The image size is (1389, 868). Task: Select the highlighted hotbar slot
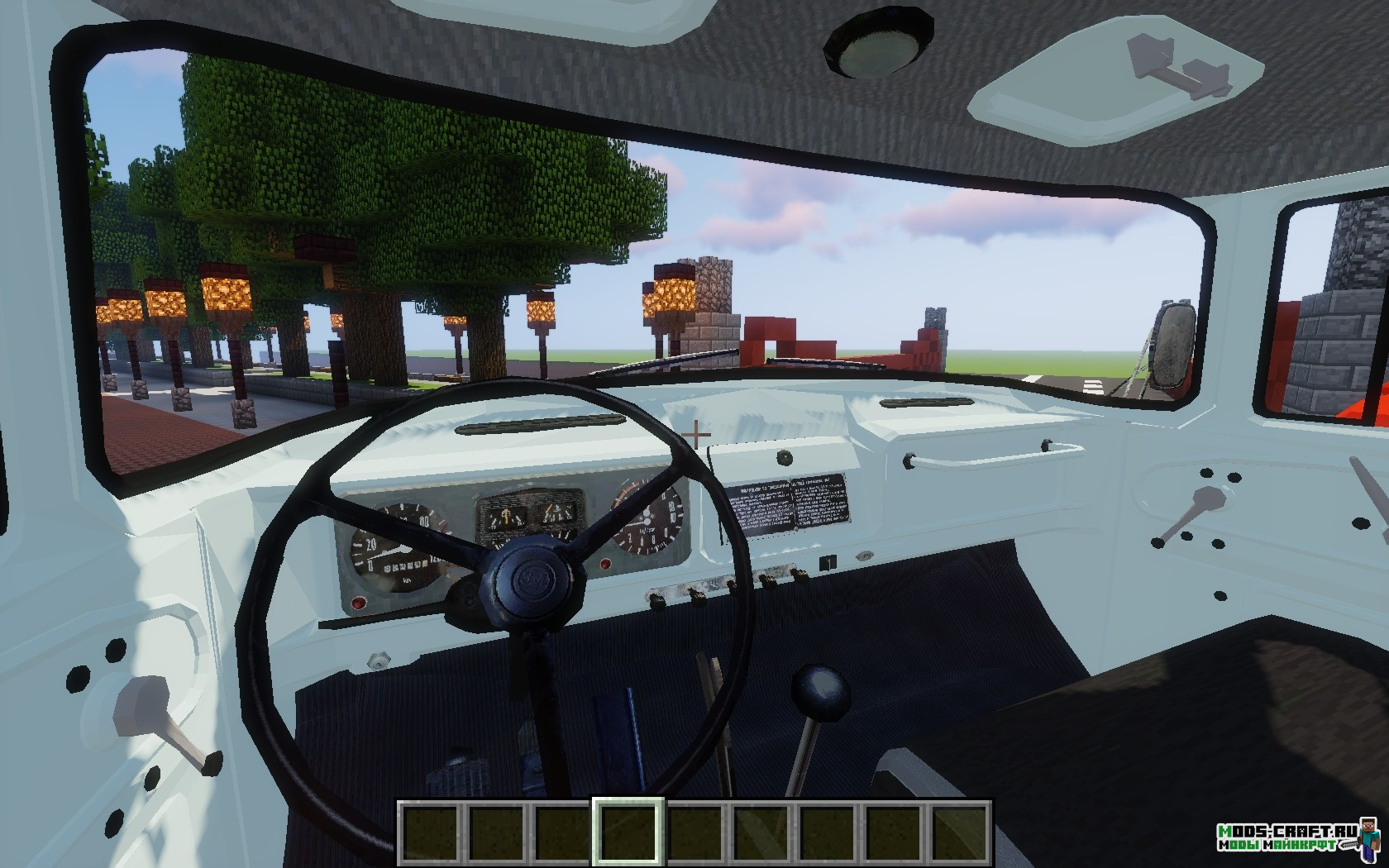tap(628, 831)
